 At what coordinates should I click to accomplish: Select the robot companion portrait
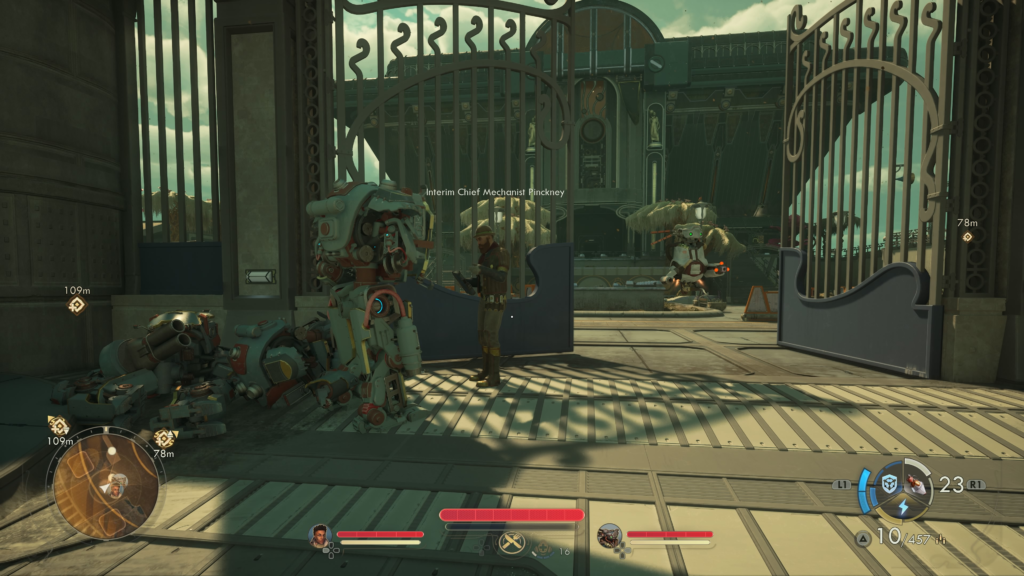609,536
